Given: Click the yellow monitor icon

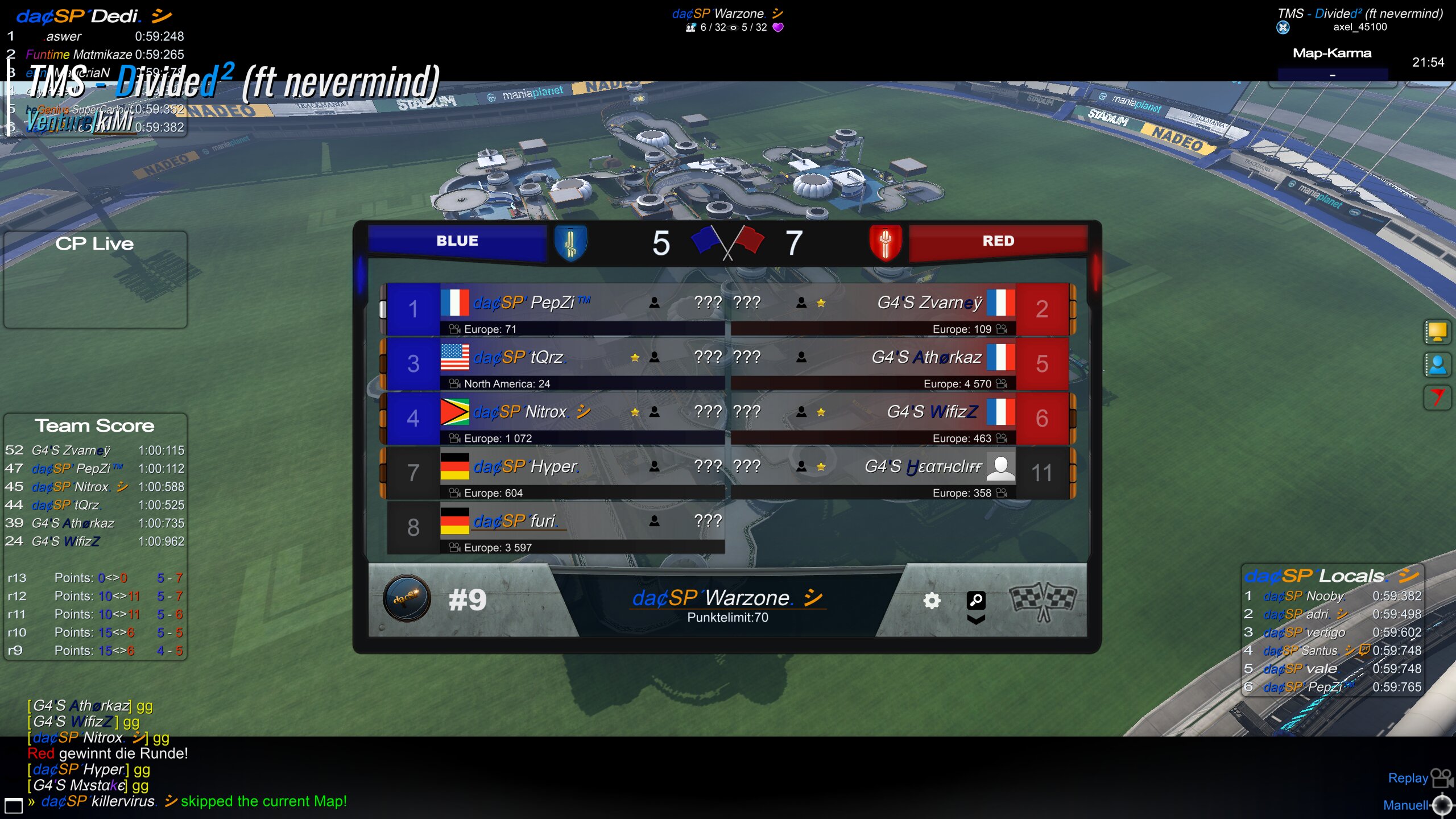Looking at the screenshot, I should (1437, 332).
